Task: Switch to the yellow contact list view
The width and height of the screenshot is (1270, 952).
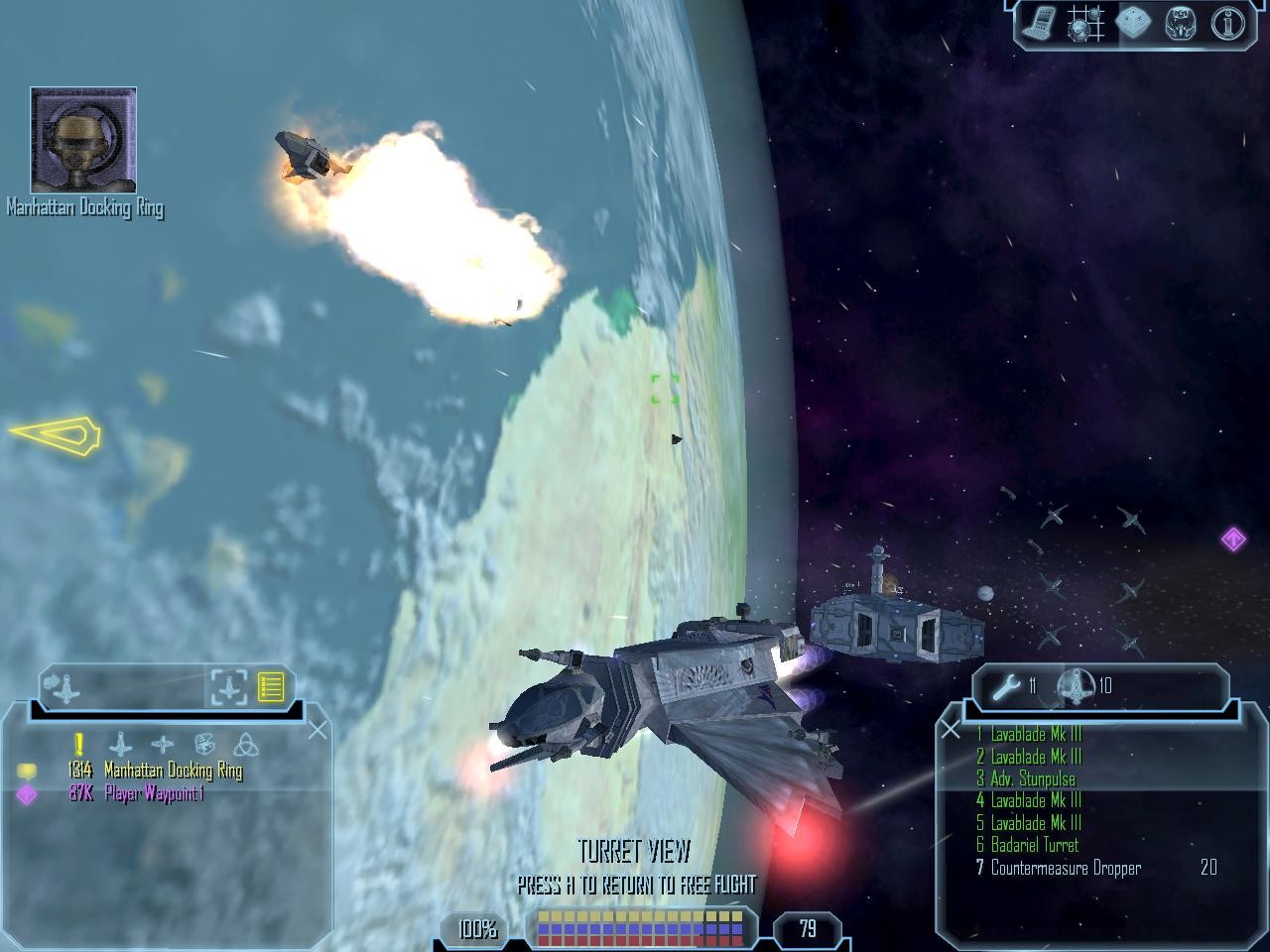Action: [271, 686]
